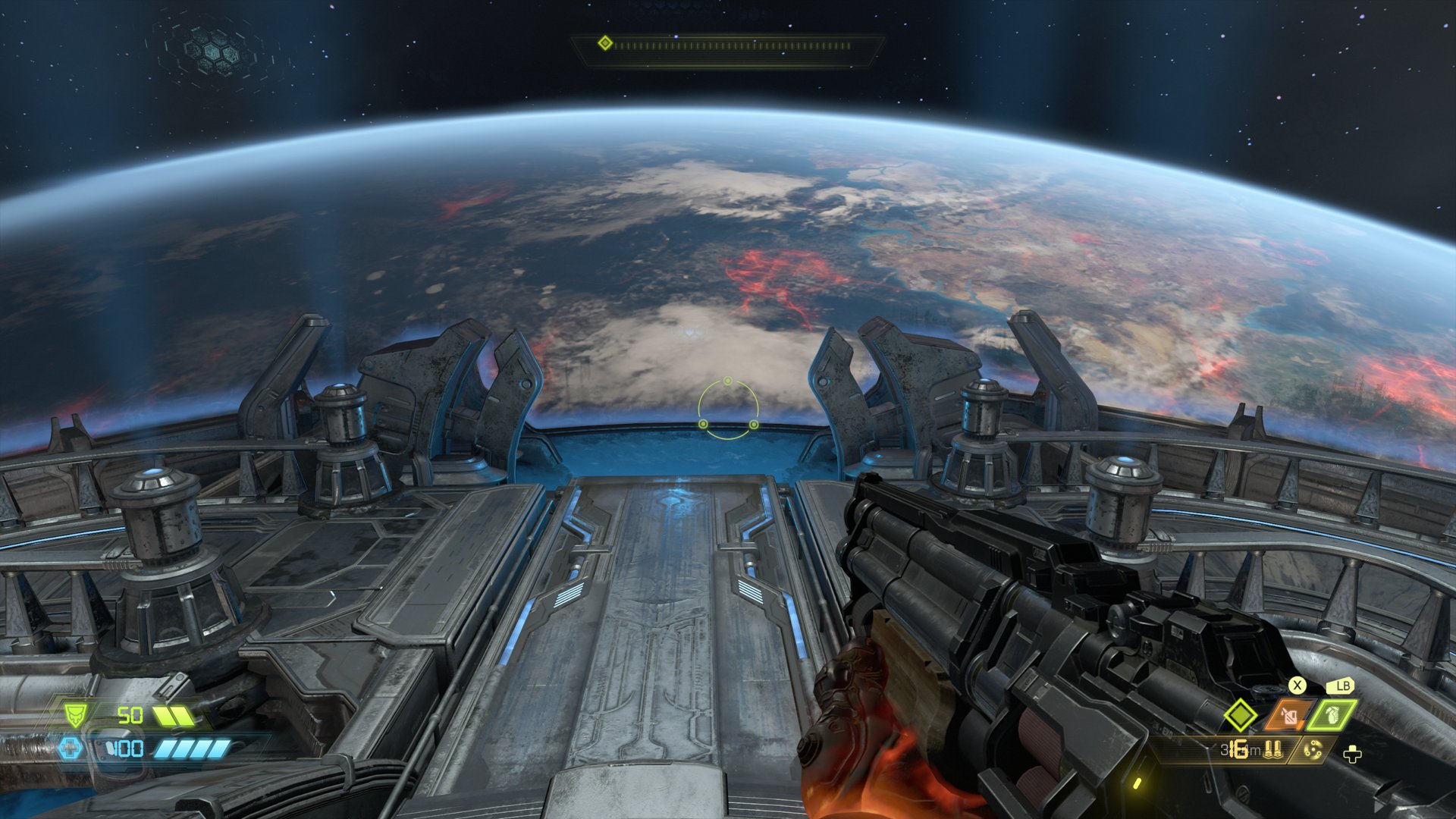Click the blue health cross icon
The image size is (1456, 819).
click(70, 749)
